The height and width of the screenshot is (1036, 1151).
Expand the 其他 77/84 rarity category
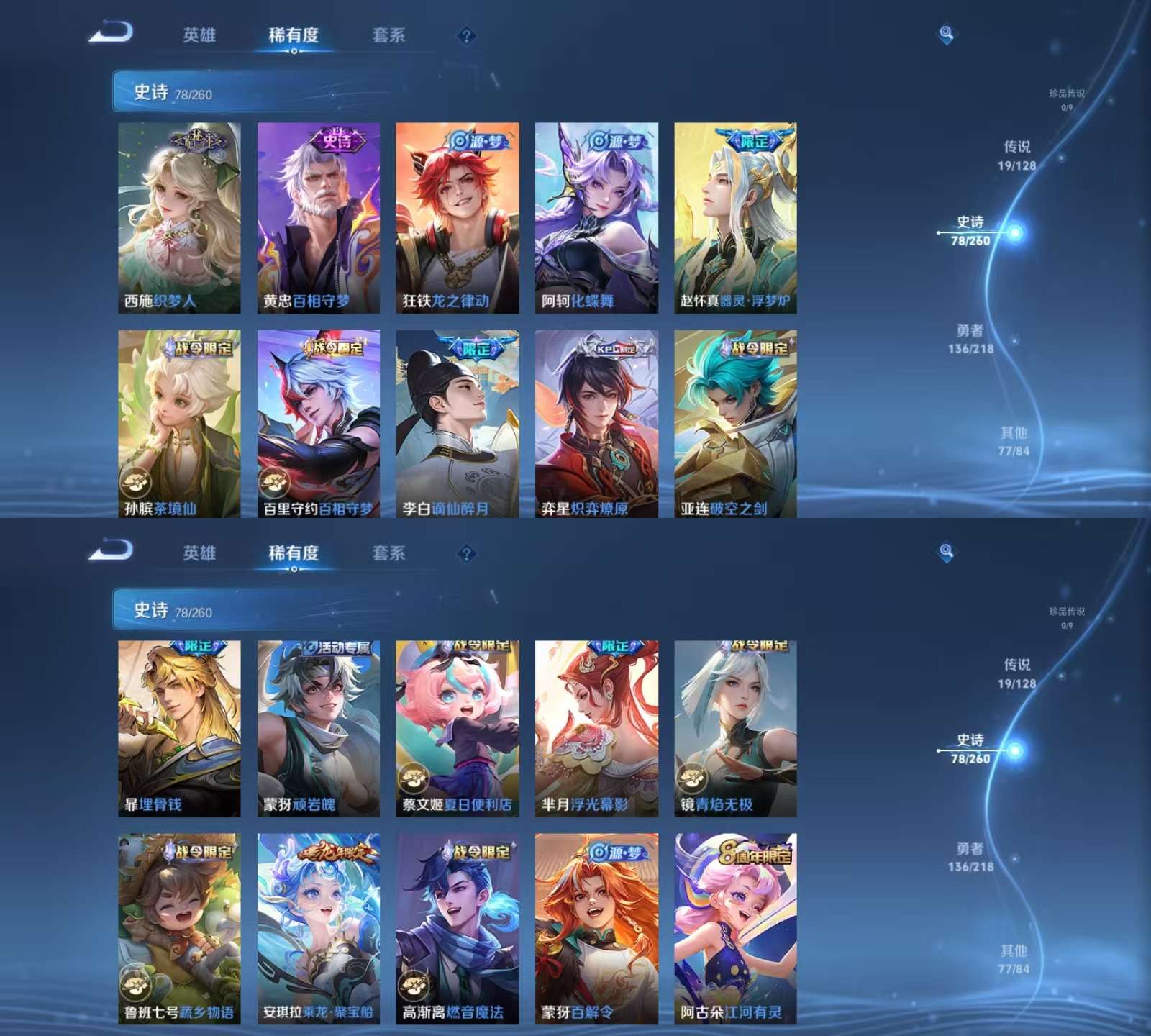(x=1014, y=441)
